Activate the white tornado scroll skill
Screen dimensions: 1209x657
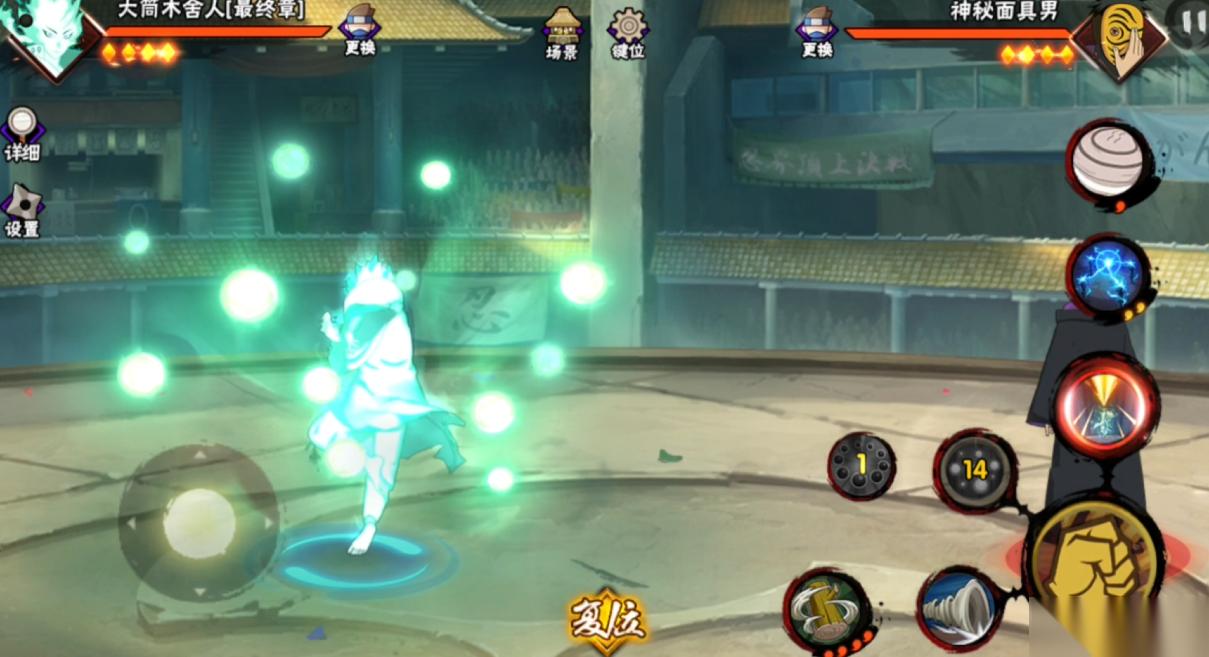coord(958,606)
